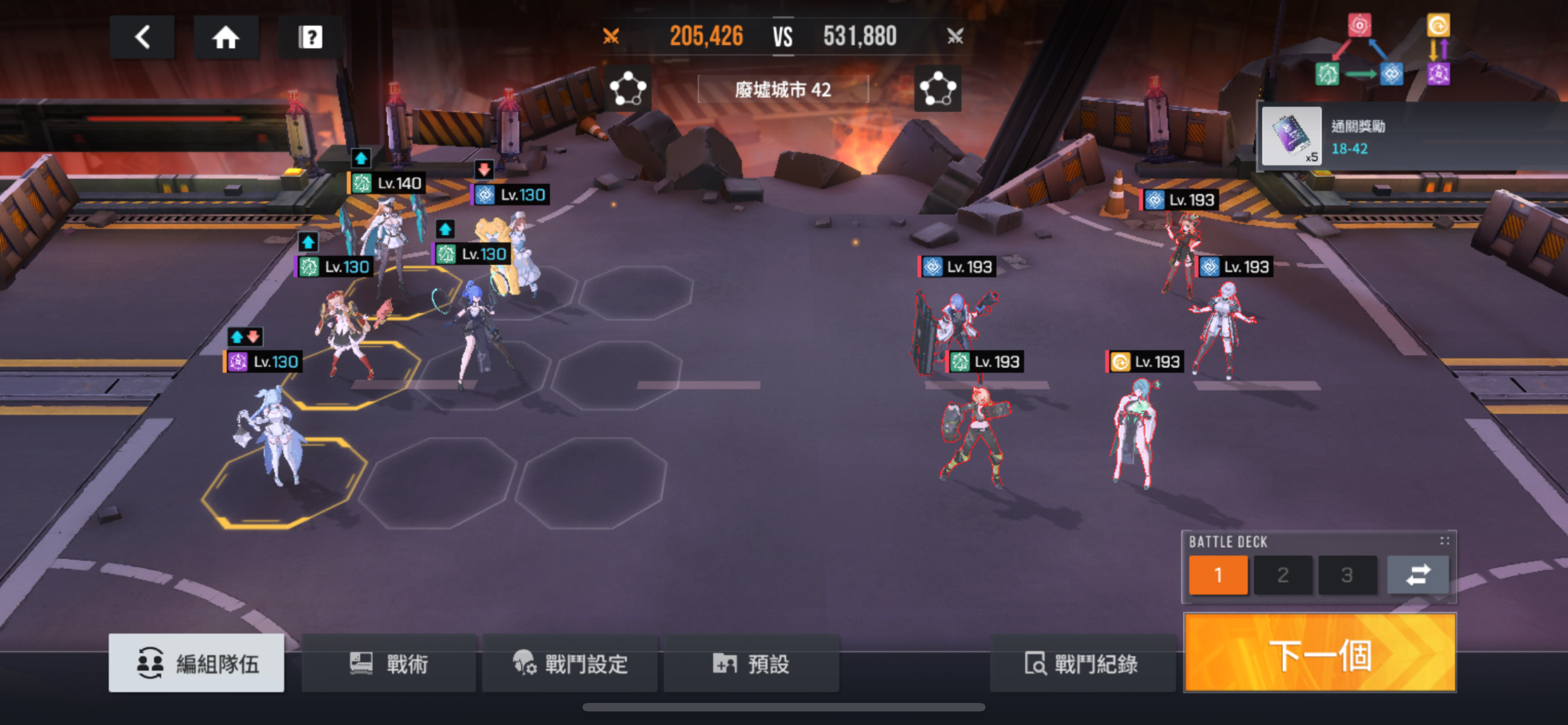Click the orange 下一個 next button
Image resolution: width=1568 pixels, height=725 pixels.
coord(1320,653)
